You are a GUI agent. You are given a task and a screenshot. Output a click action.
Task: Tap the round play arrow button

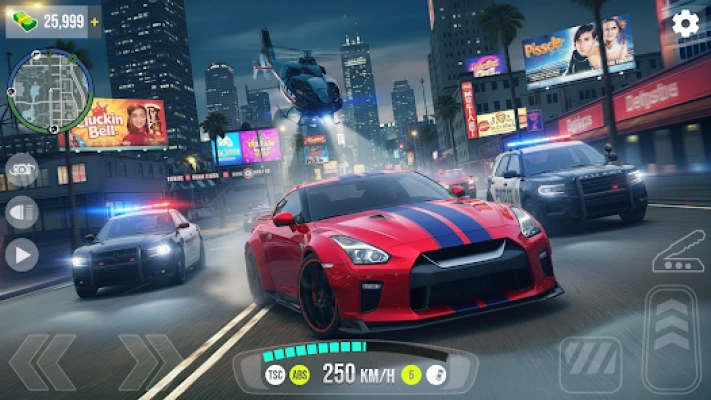pos(21,254)
